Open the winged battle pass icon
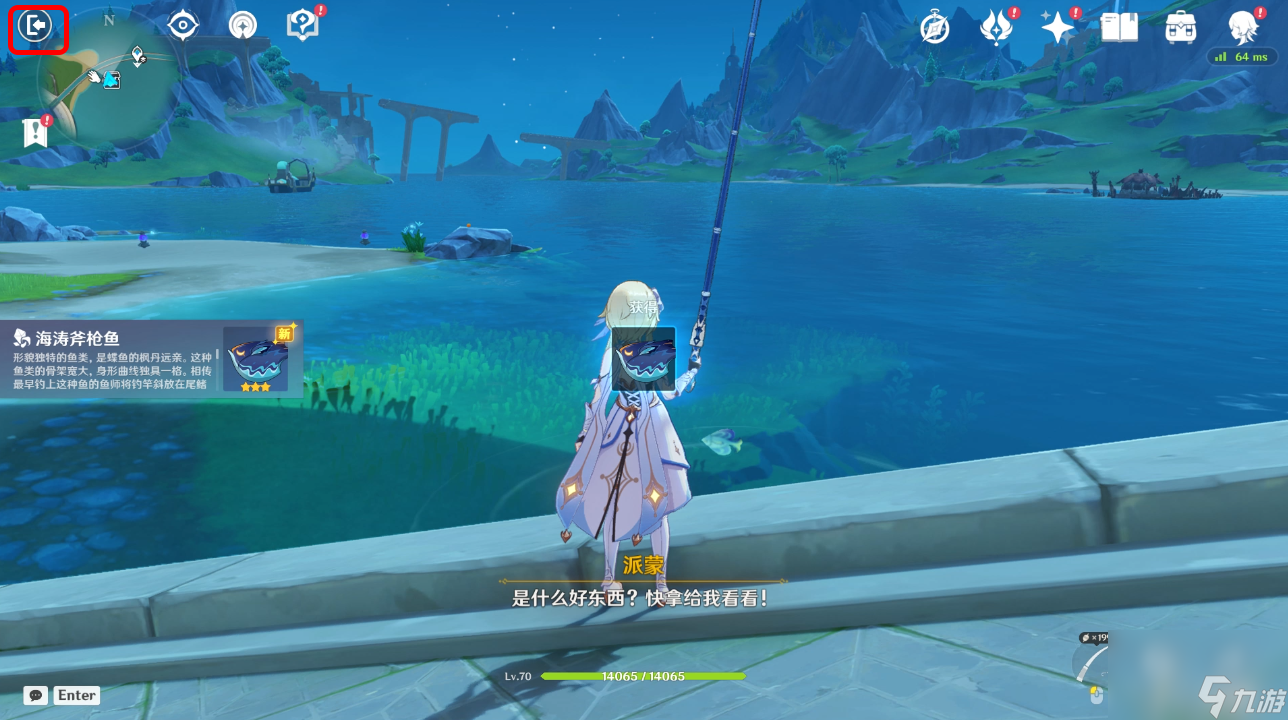This screenshot has height=720, width=1288. 996,28
